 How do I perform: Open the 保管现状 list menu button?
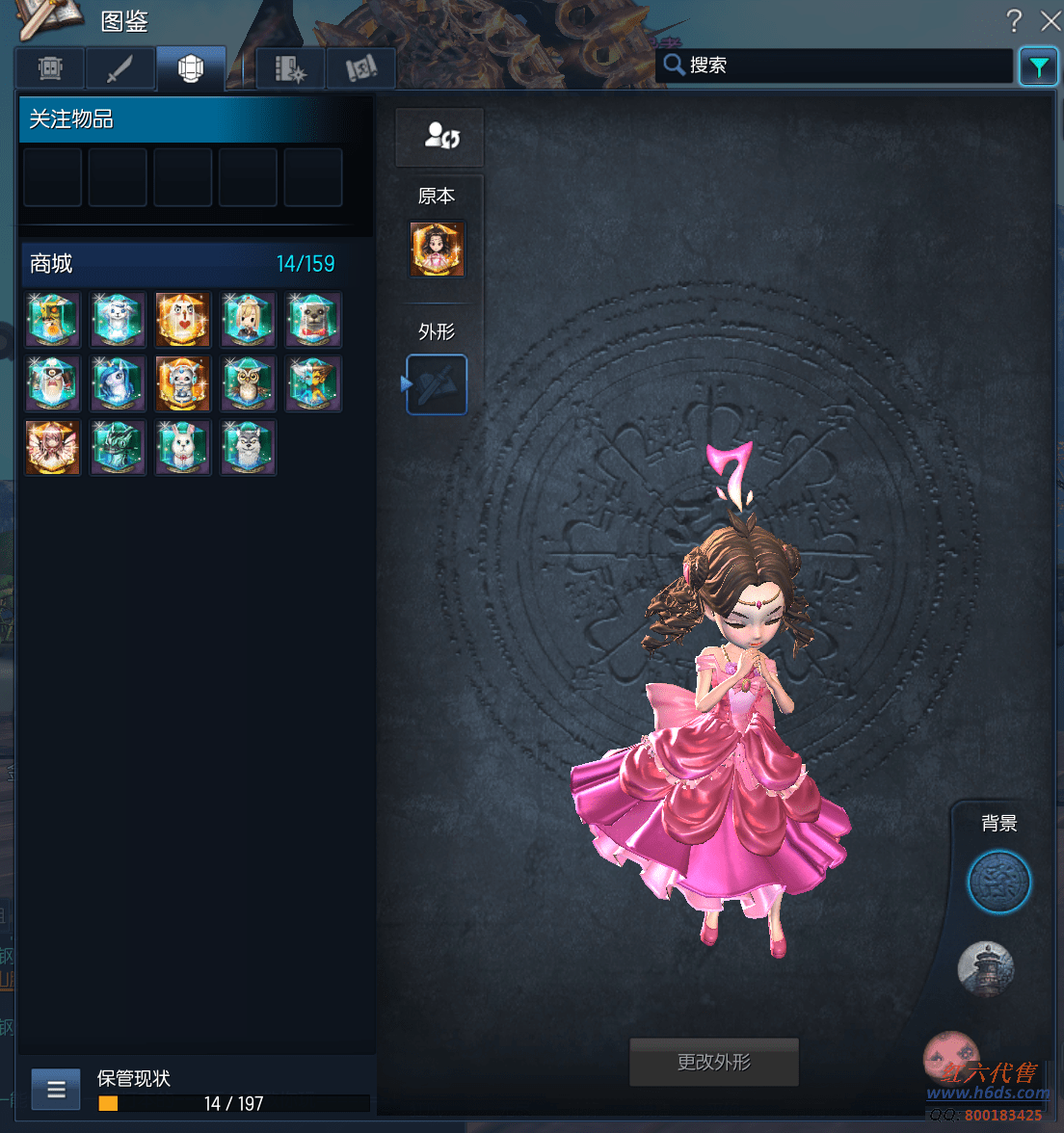(x=56, y=1090)
